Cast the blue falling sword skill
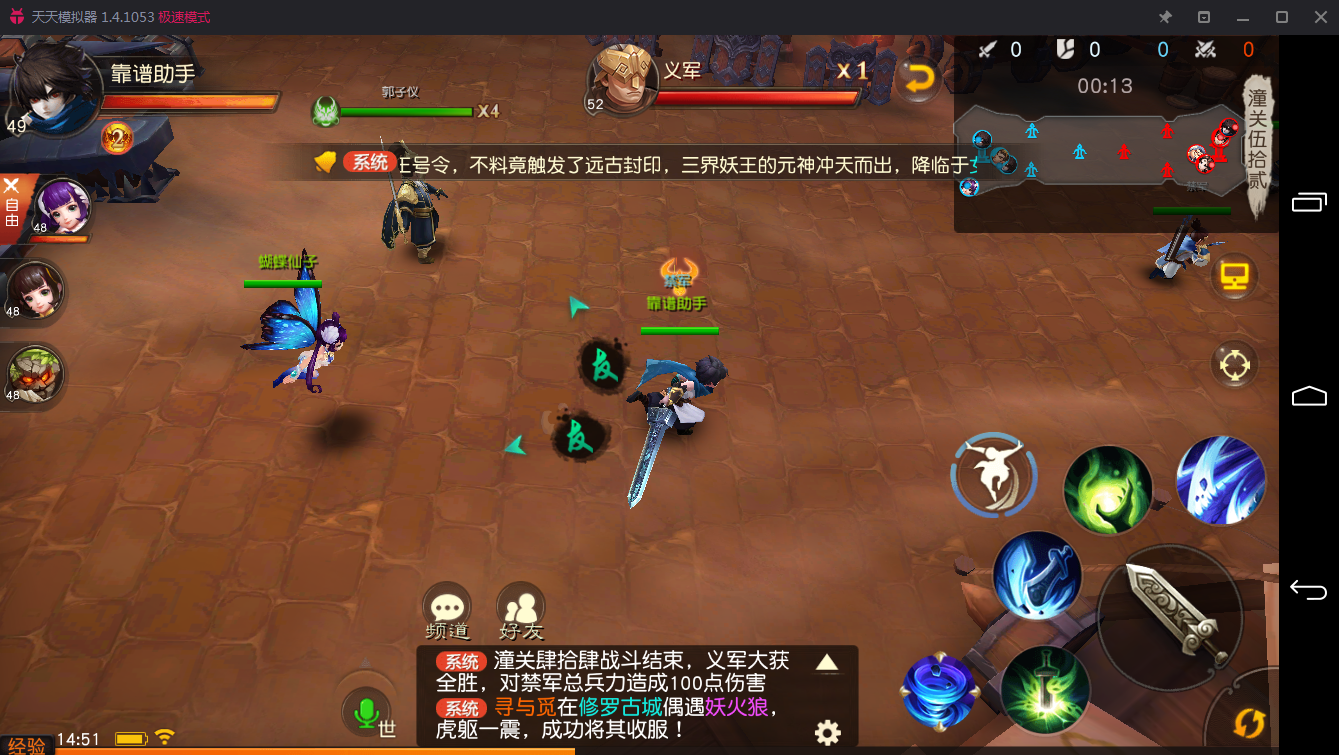Screen dimensions: 1339x755 (x=1037, y=575)
